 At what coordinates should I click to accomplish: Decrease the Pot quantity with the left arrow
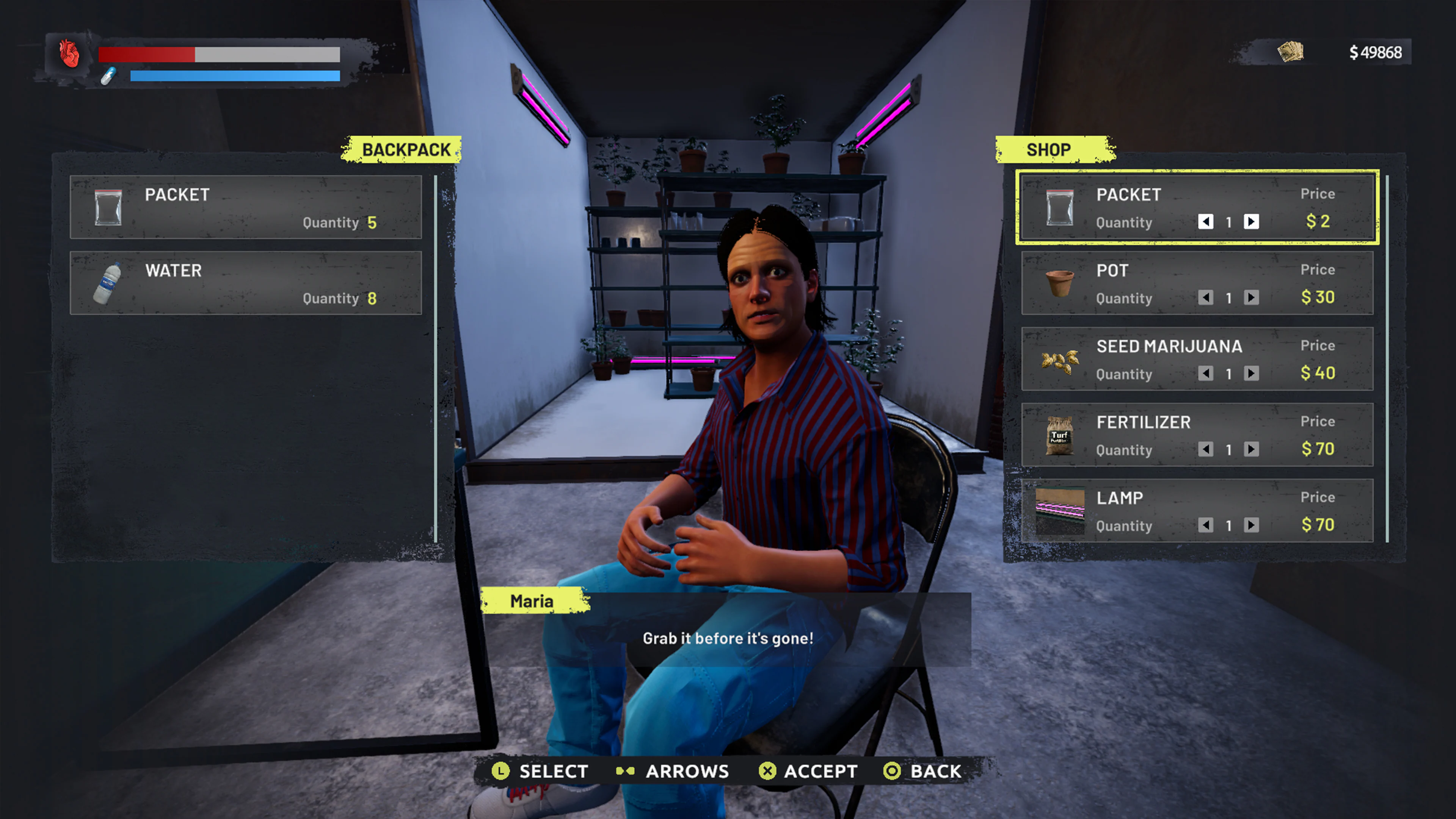[x=1206, y=298]
